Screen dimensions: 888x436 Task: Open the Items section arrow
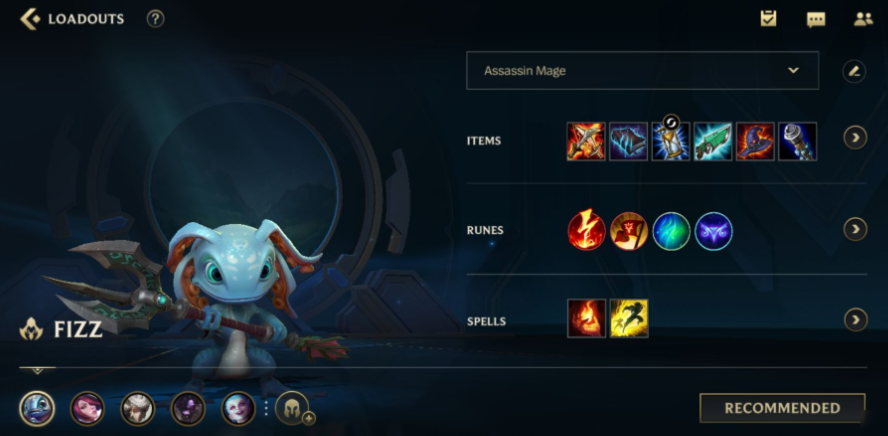pos(855,138)
